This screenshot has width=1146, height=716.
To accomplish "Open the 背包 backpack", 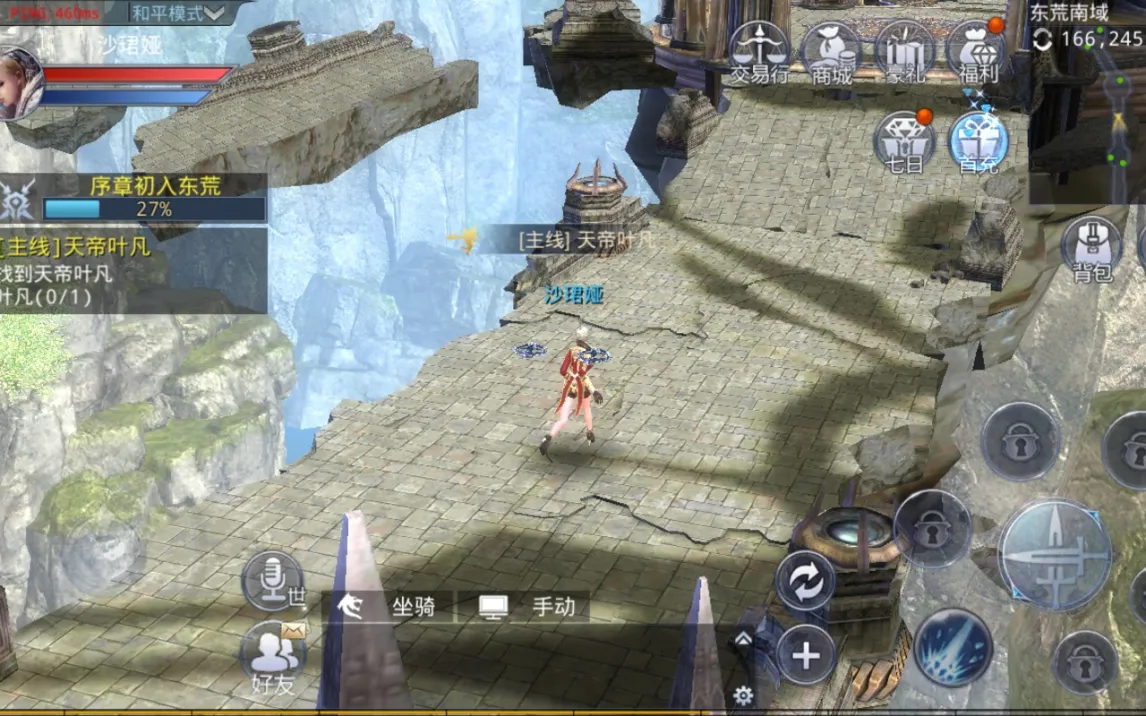I will (x=1092, y=248).
